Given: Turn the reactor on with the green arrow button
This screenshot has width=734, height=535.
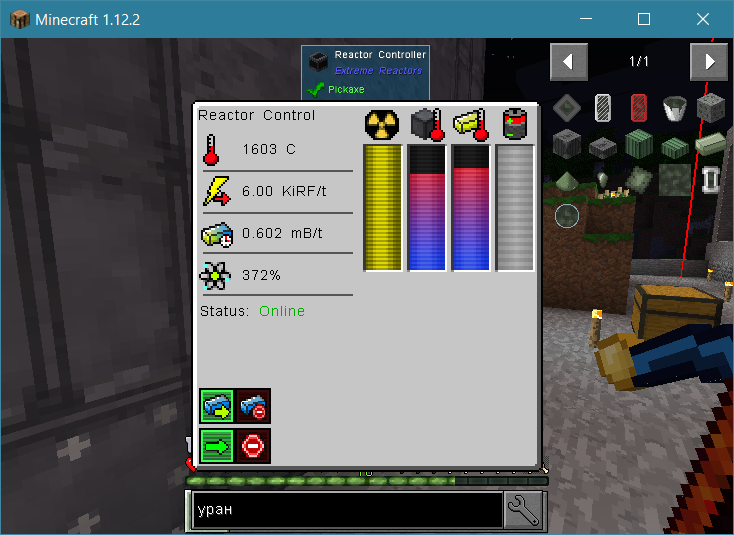Looking at the screenshot, I should tap(217, 445).
